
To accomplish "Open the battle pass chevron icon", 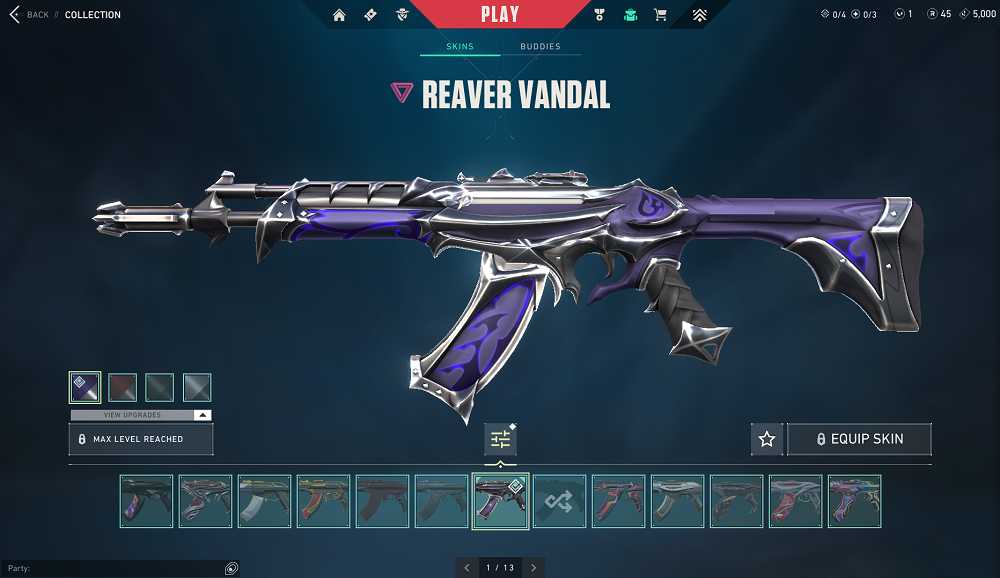I will [699, 15].
